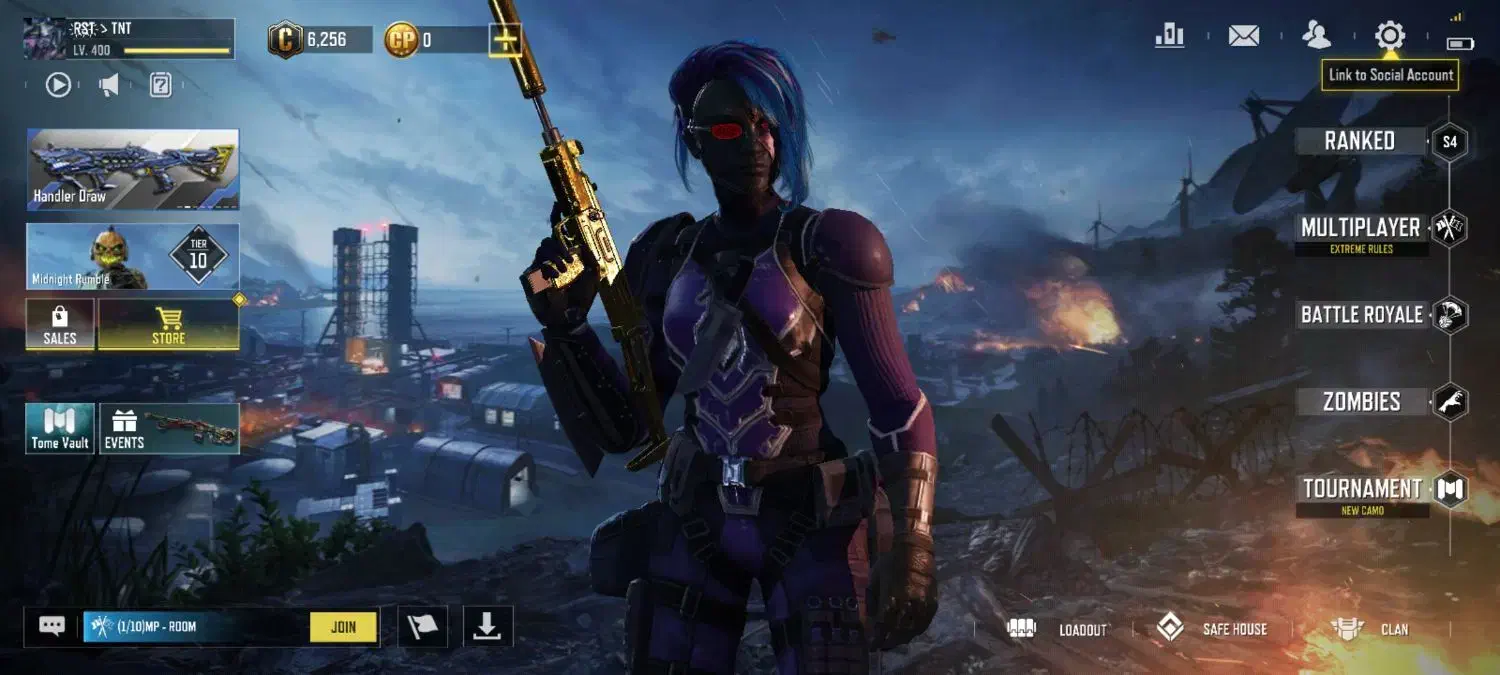The width and height of the screenshot is (1500, 675).
Task: Select Multiplayer mode
Action: 1360,228
